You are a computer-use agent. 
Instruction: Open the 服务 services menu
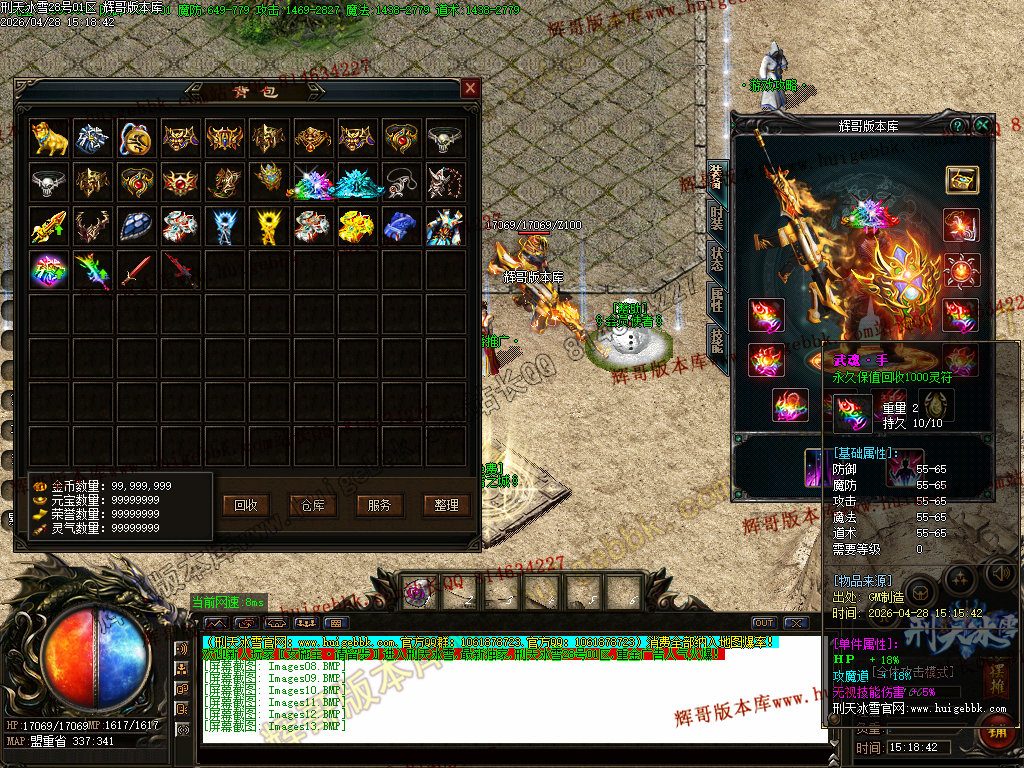[x=380, y=505]
